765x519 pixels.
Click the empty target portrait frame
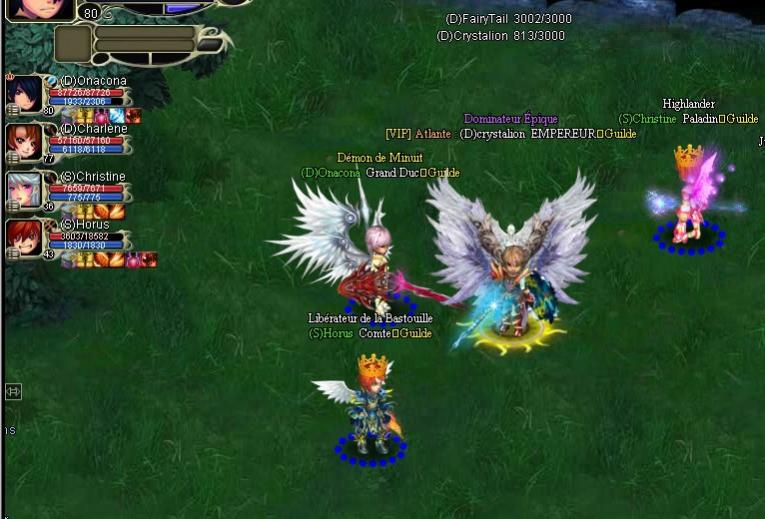click(x=72, y=45)
